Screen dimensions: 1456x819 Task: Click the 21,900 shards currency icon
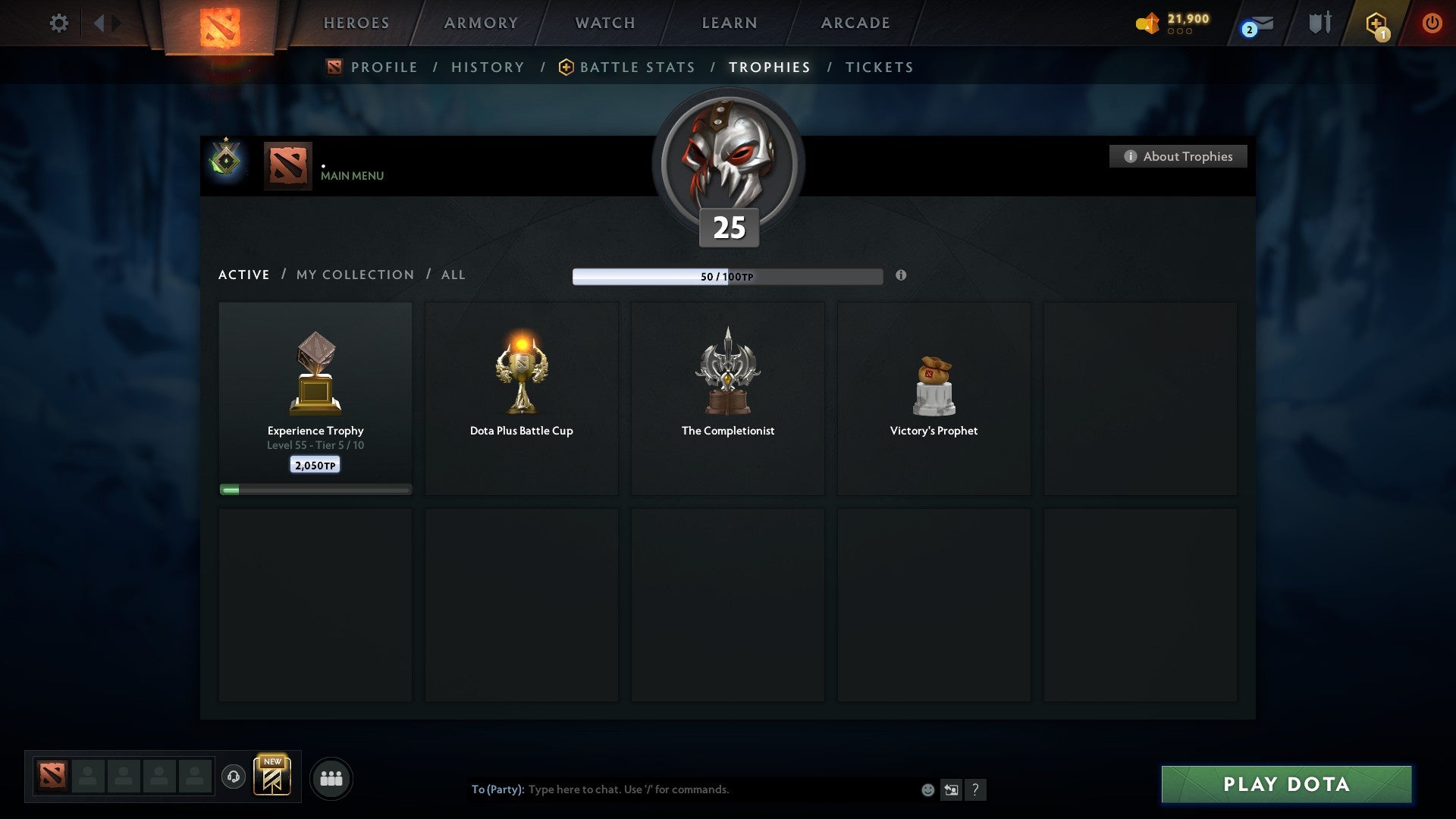tap(1147, 23)
